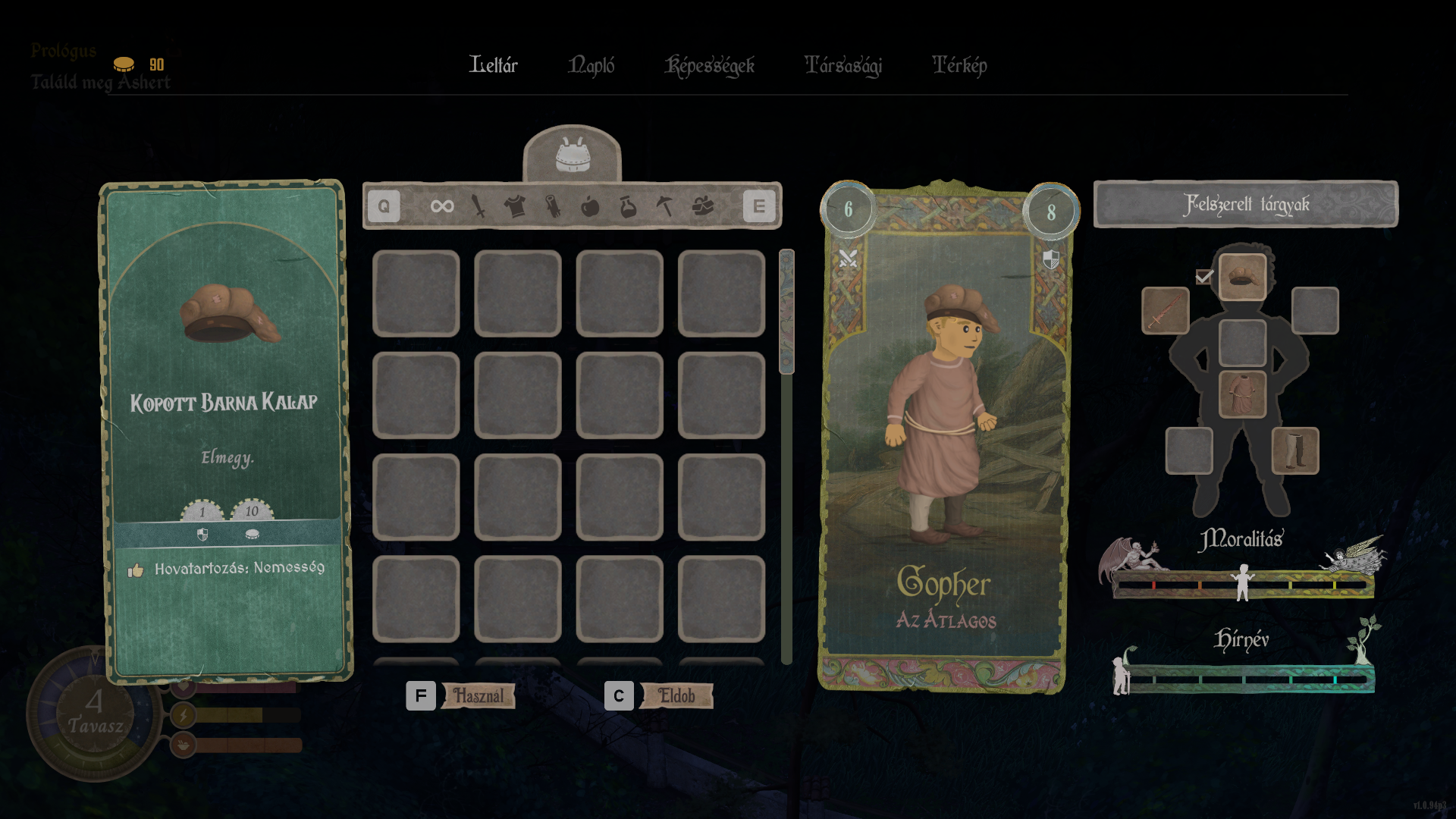Select the backpack inventory tab
1456x819 pixels.
click(x=573, y=155)
